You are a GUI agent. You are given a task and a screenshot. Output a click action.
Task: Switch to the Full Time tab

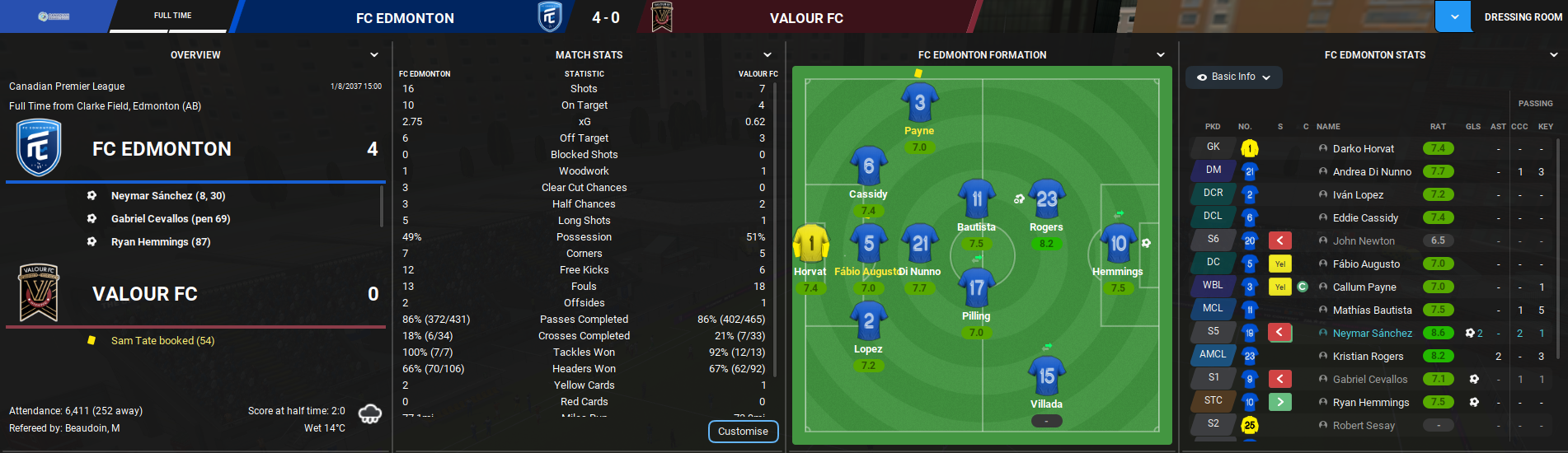(x=172, y=16)
